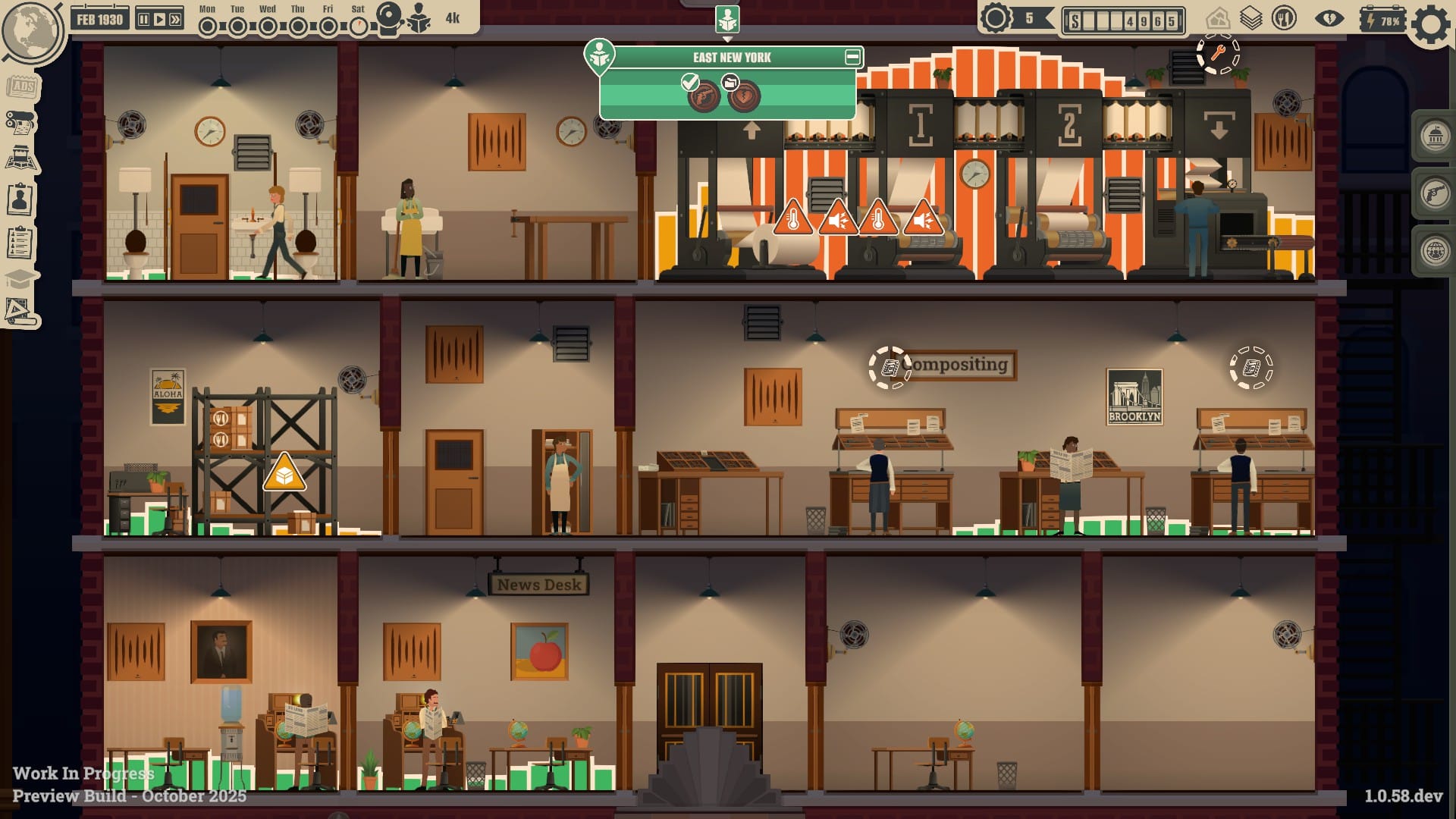Image resolution: width=1456 pixels, height=819 pixels.
Task: Show the fork and knife overlay
Action: click(1284, 18)
